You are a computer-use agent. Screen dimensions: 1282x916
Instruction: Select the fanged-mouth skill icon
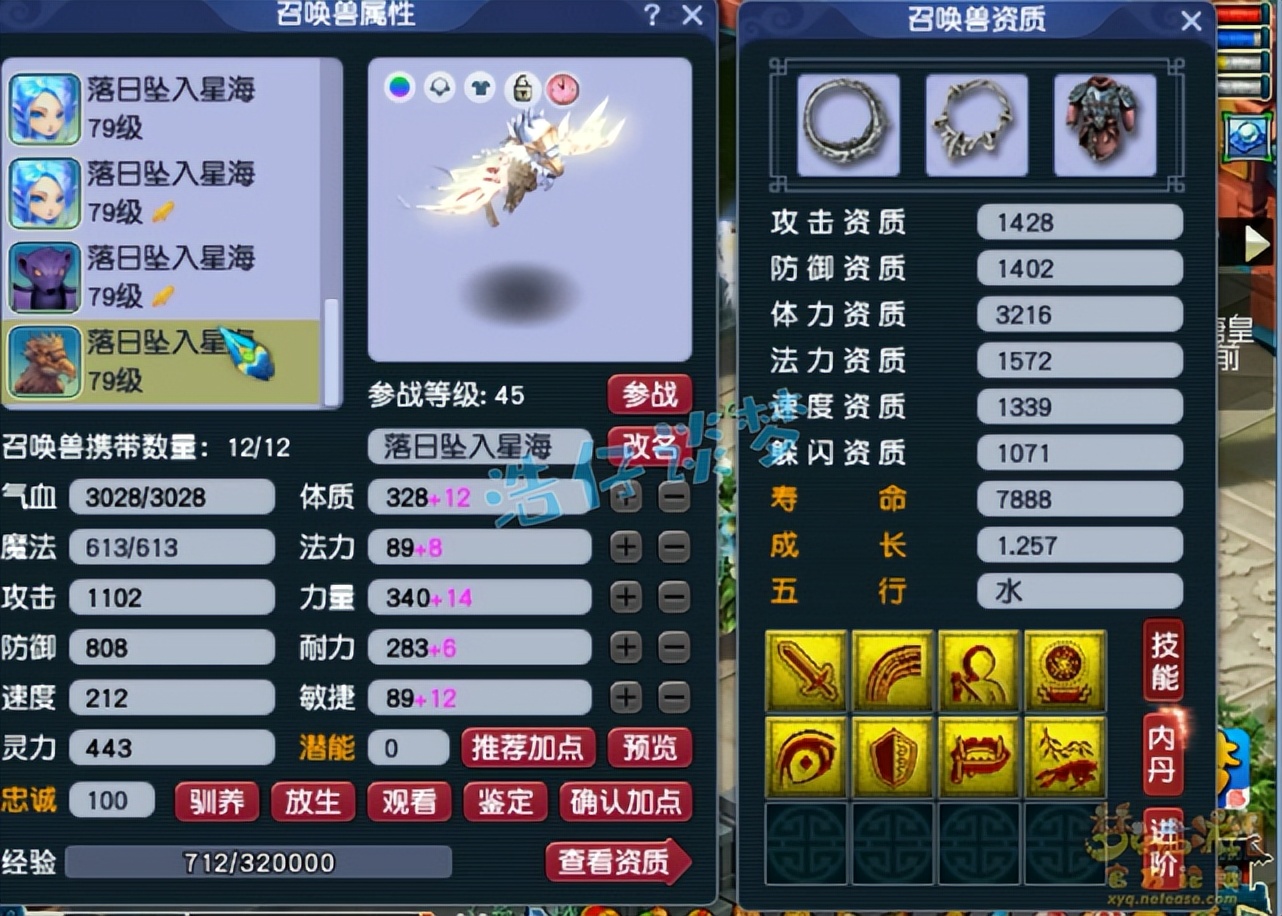(x=979, y=757)
